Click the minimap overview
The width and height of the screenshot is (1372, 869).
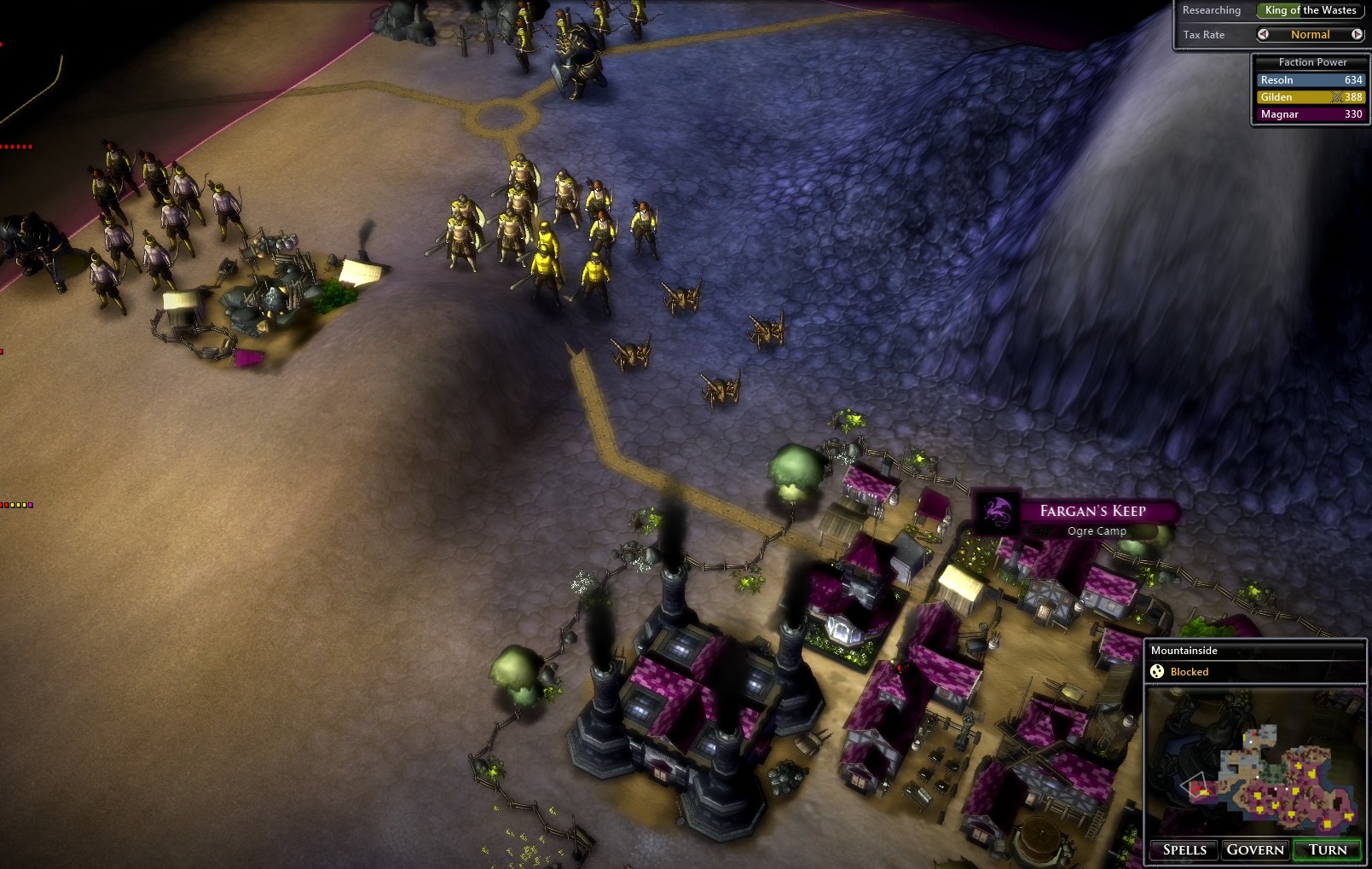click(1255, 762)
